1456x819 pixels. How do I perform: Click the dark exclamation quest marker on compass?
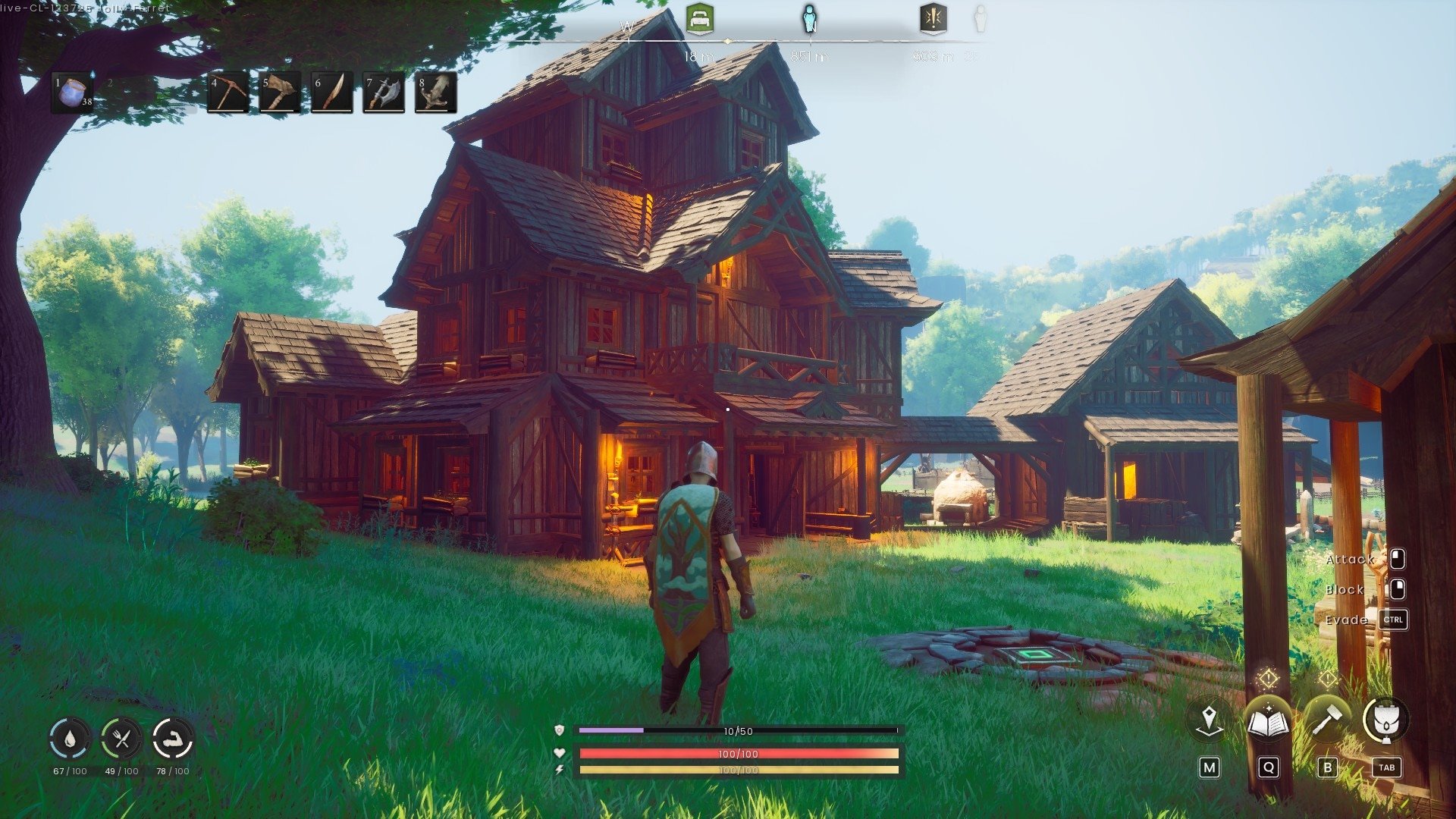[933, 18]
